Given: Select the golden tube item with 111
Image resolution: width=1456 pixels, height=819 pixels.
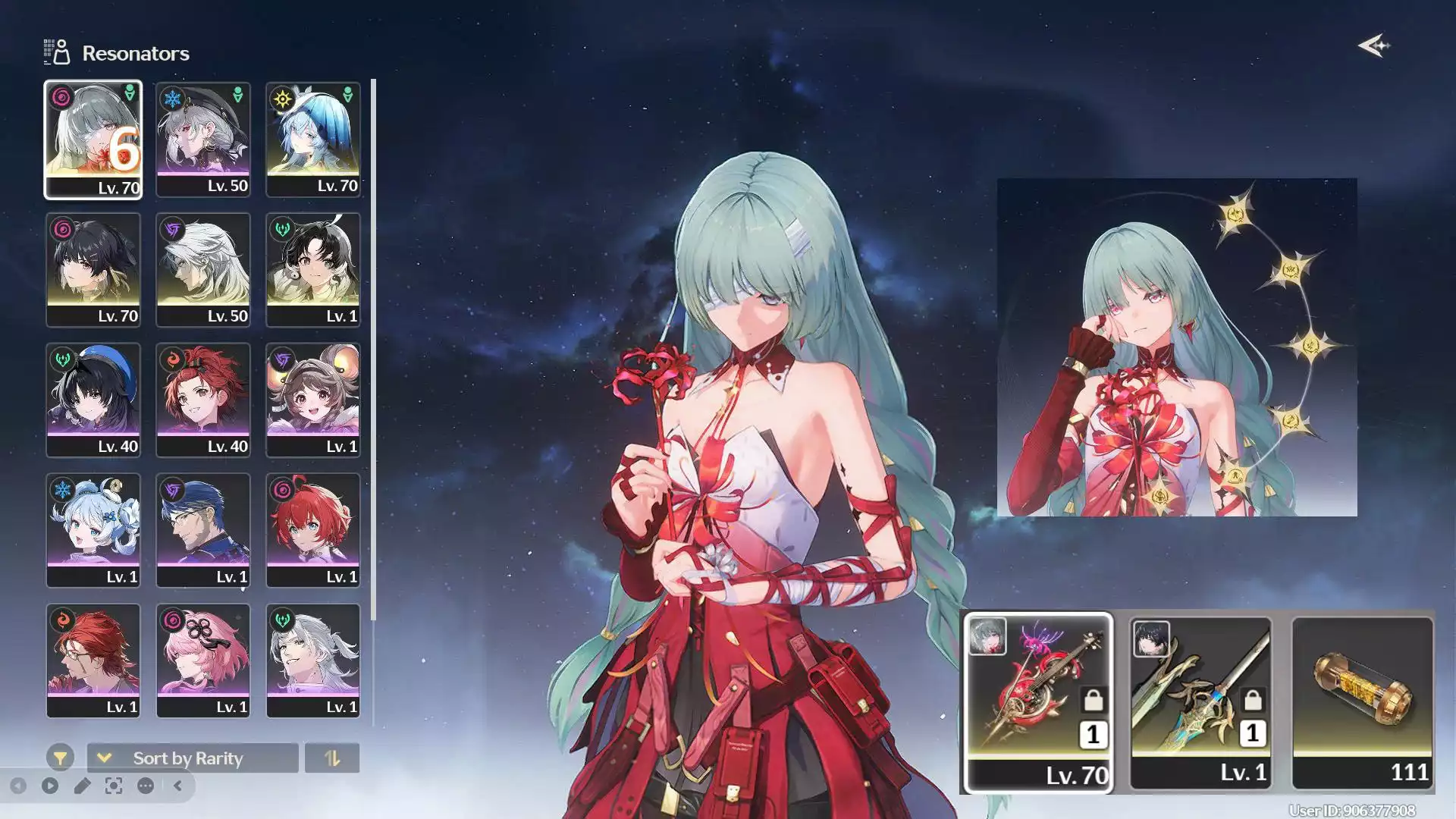Looking at the screenshot, I should click(x=1362, y=702).
